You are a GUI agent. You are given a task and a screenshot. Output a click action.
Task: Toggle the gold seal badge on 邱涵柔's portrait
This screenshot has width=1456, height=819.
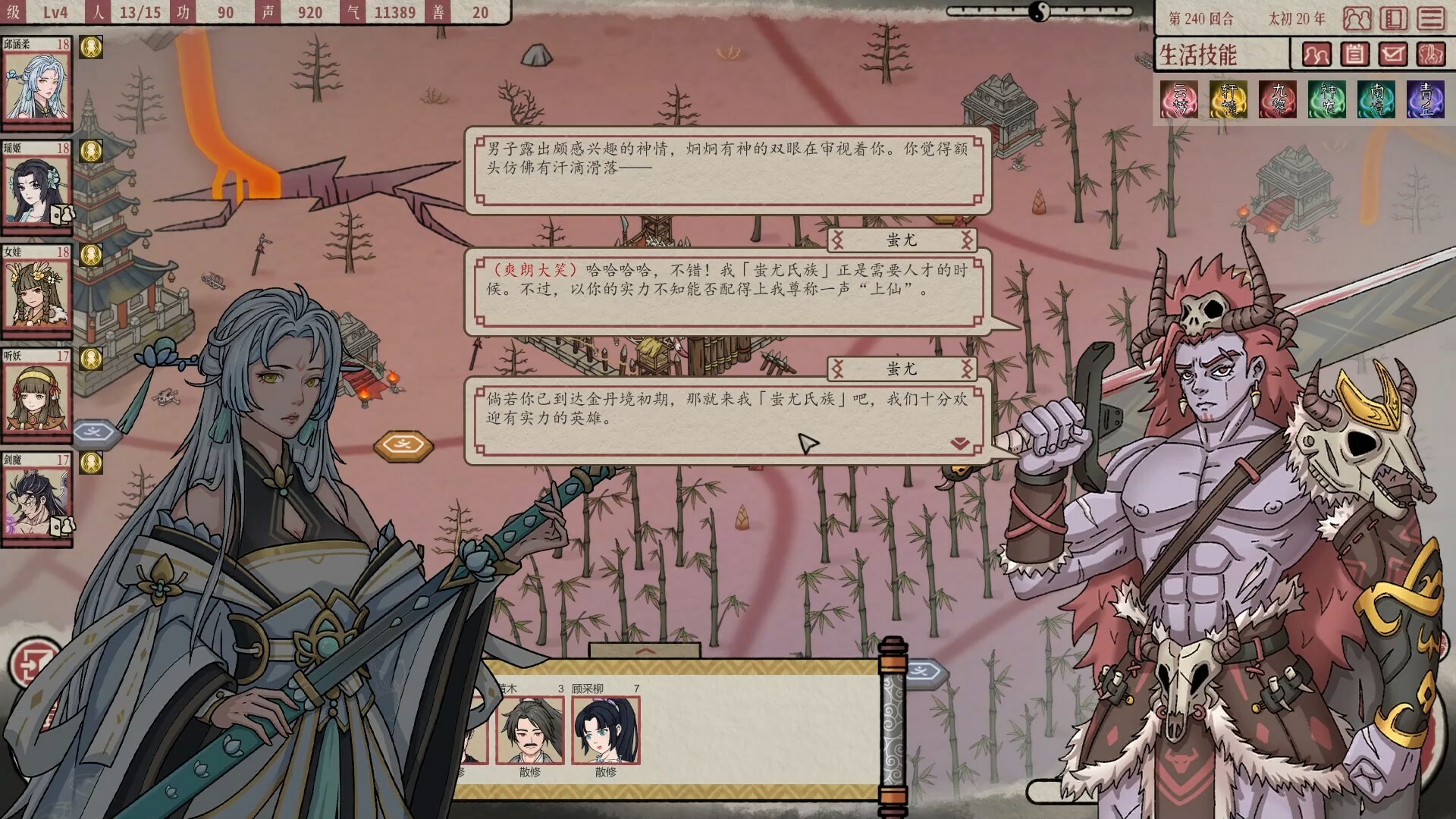tap(91, 47)
